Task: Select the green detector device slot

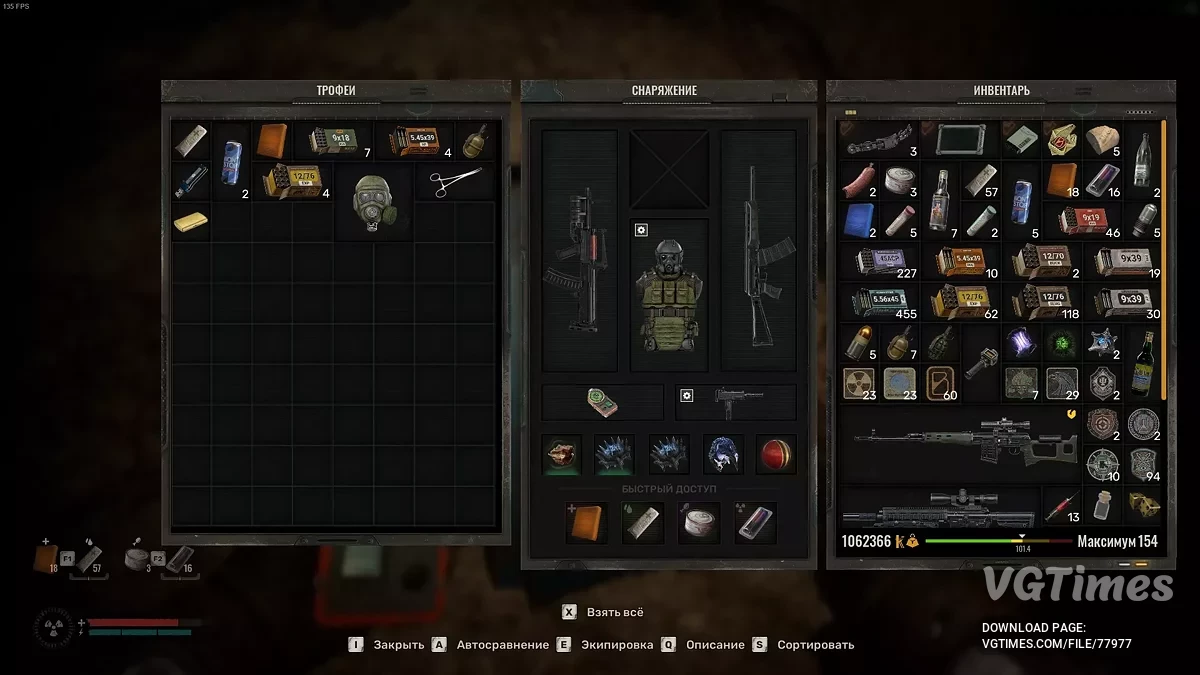Action: pyautogui.click(x=602, y=402)
